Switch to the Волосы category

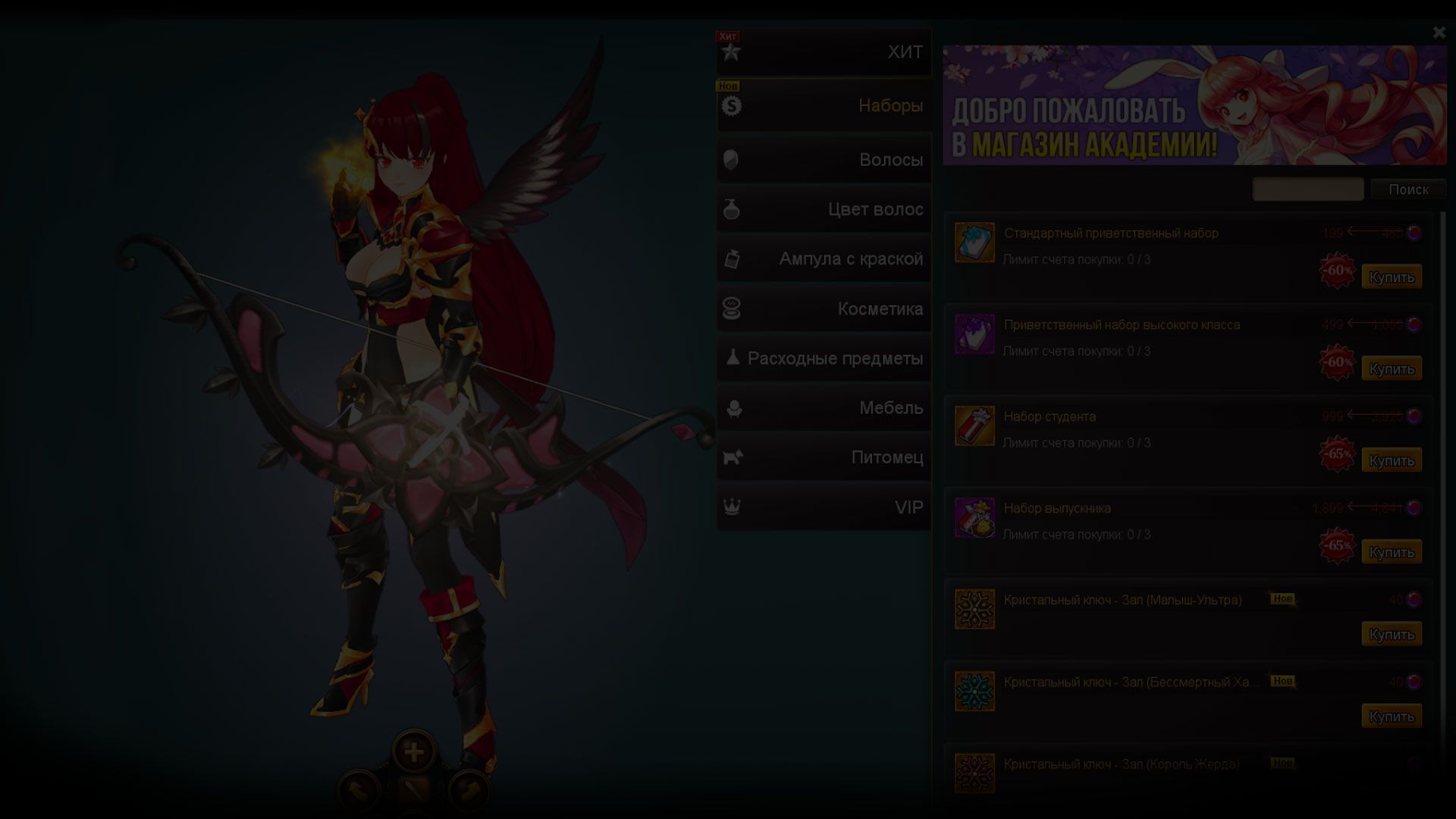824,160
